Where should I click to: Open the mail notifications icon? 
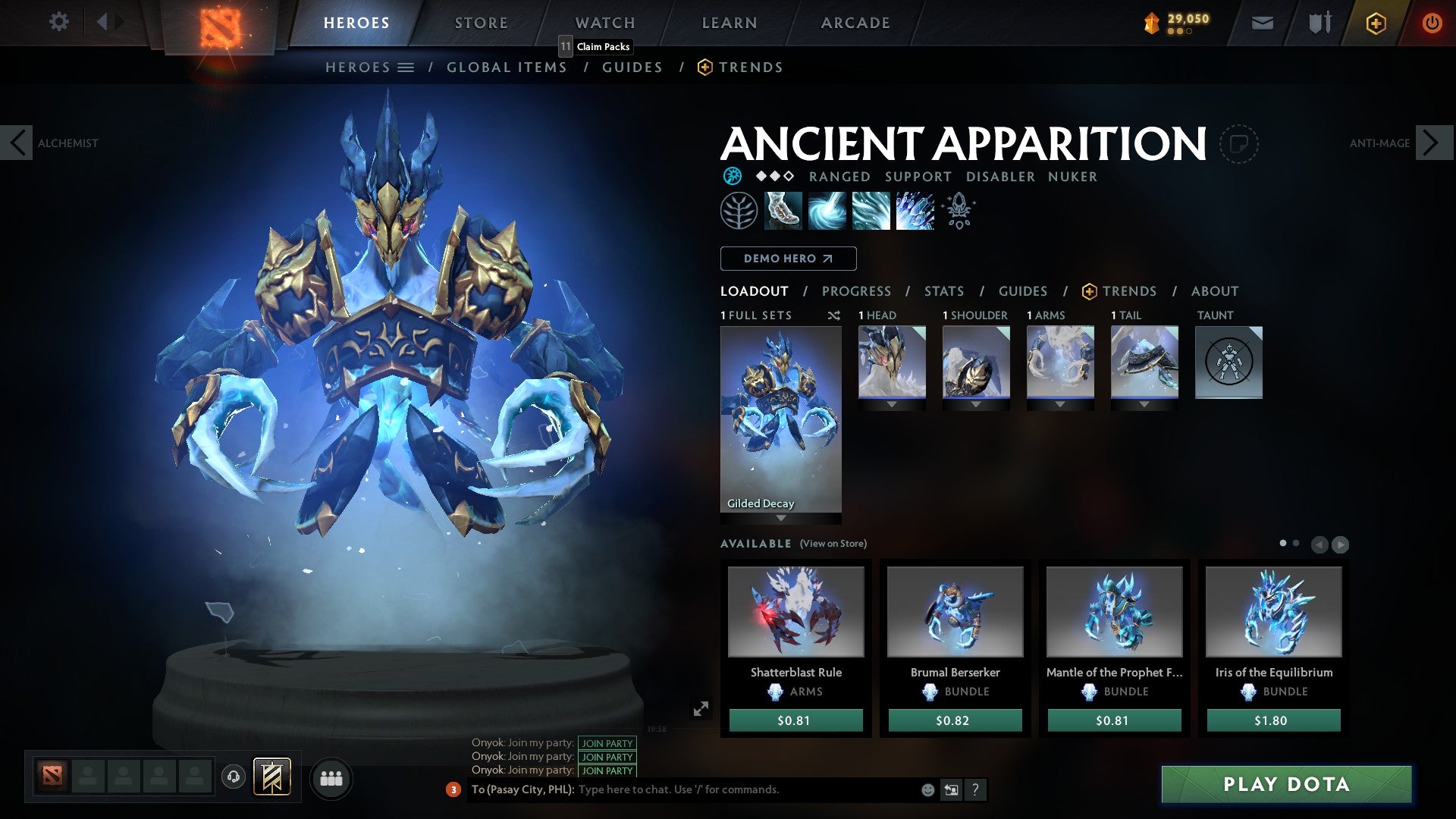tap(1262, 23)
